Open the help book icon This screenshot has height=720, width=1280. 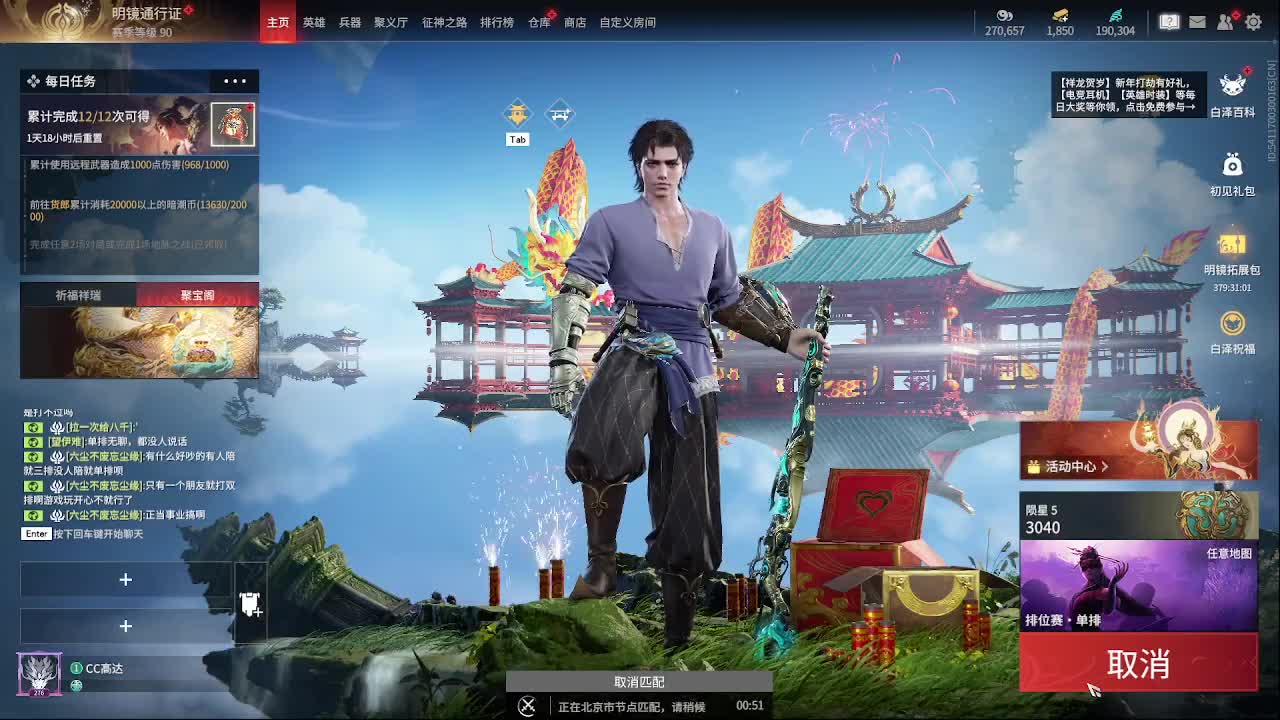coord(1168,20)
